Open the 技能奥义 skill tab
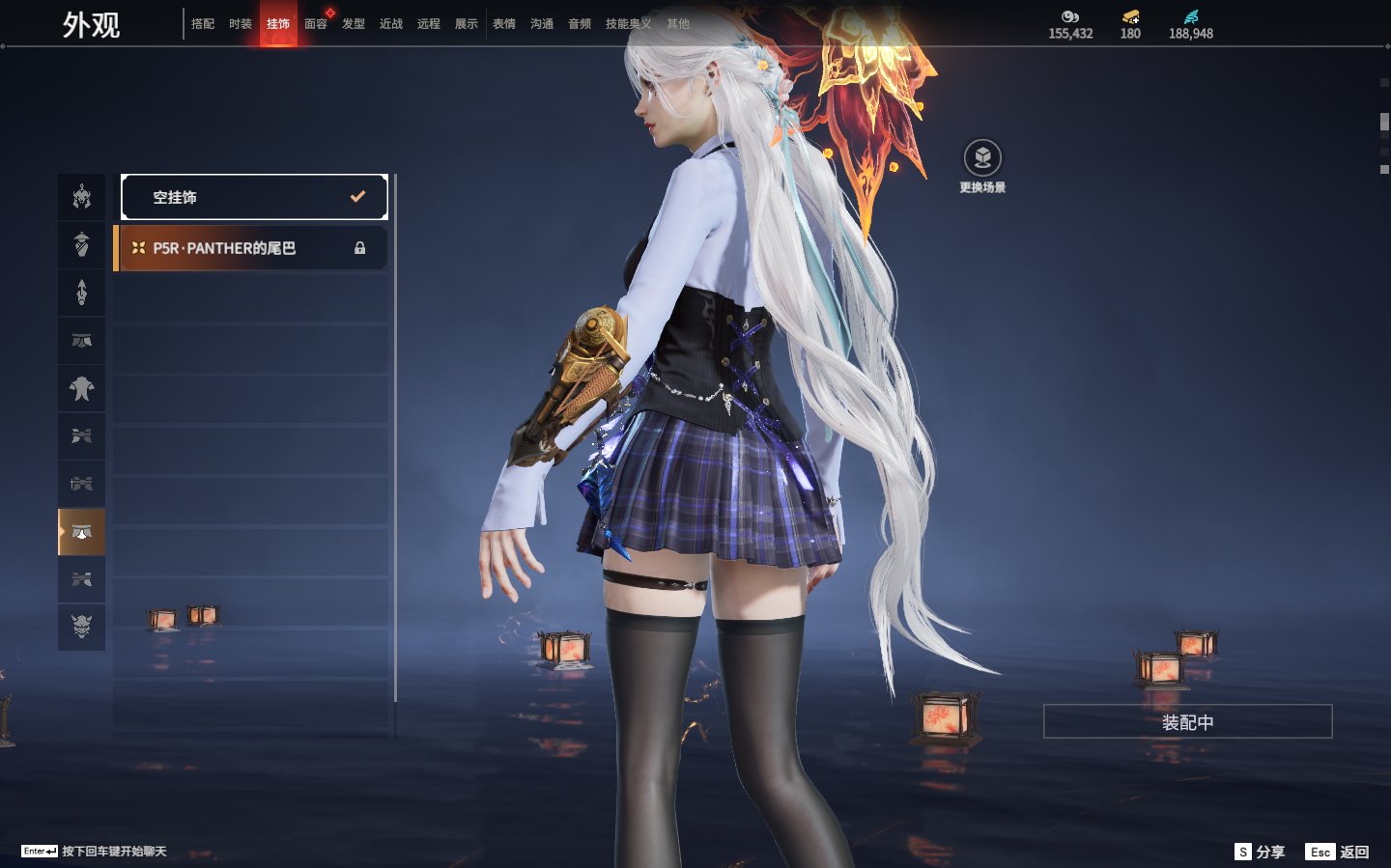 [628, 24]
